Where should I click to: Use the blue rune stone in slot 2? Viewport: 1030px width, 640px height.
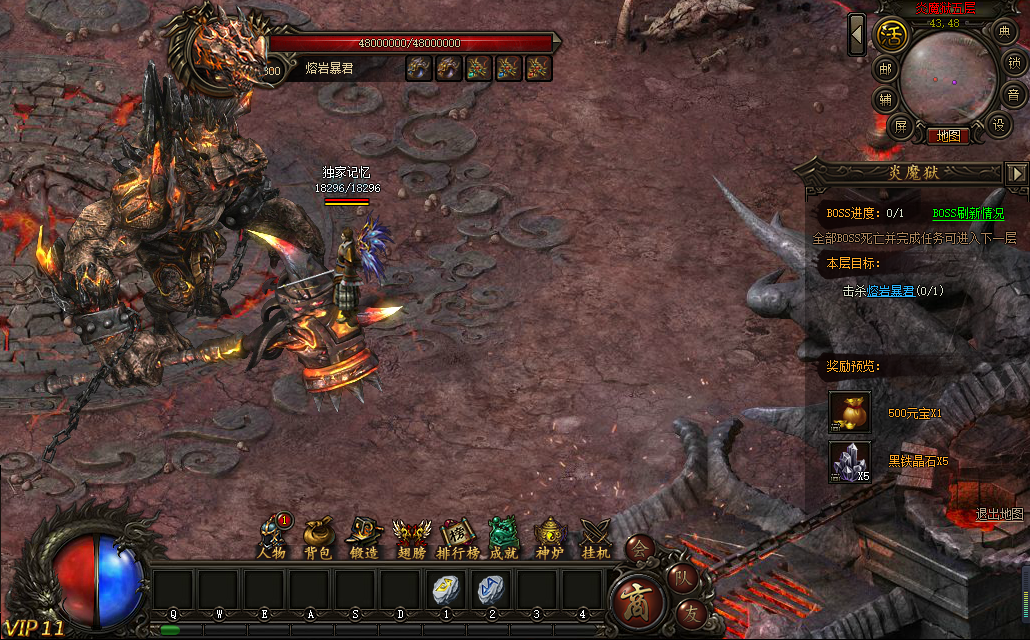coord(491,590)
